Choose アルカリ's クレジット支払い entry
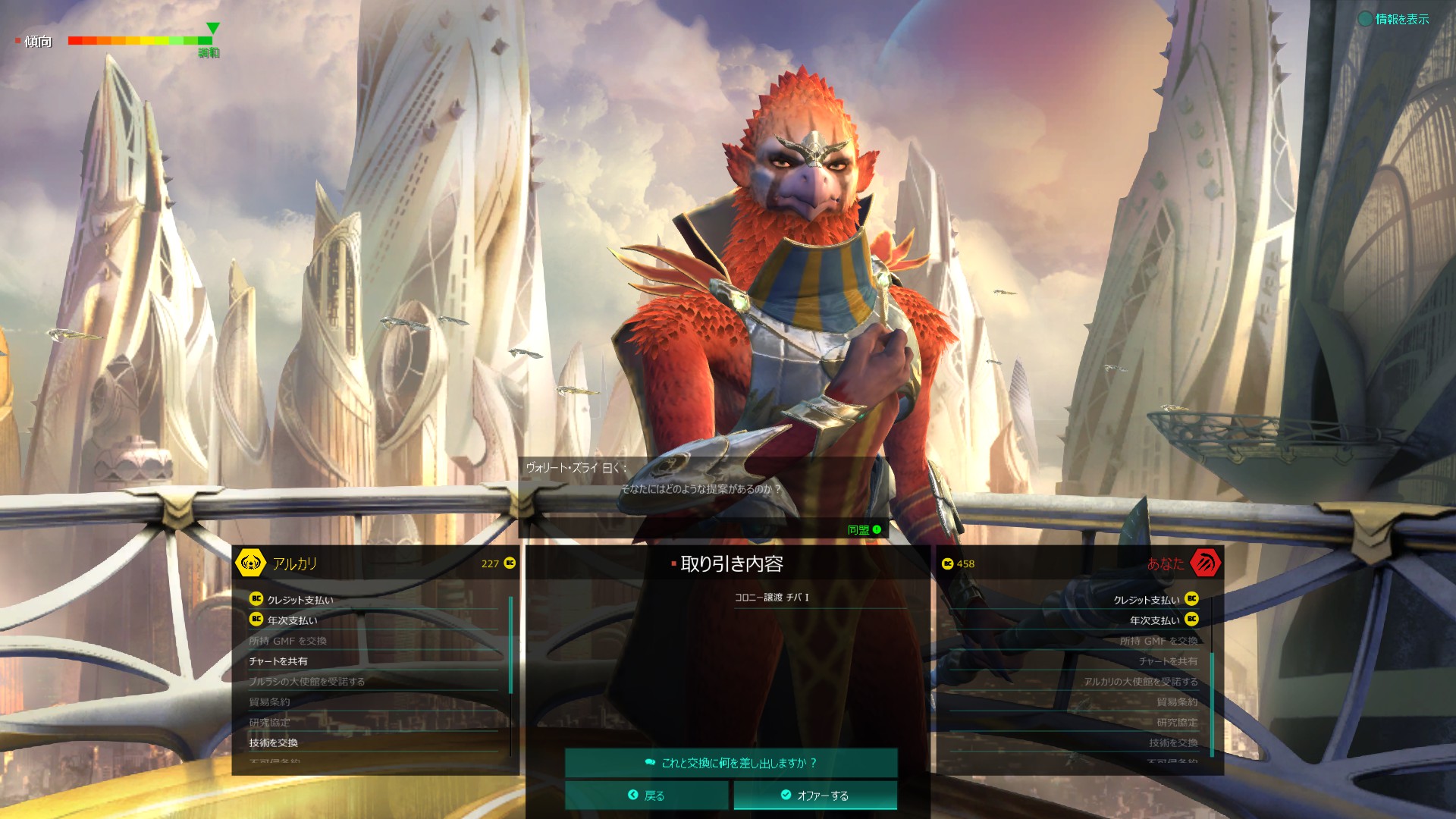Viewport: 1456px width, 819px height. 300,600
